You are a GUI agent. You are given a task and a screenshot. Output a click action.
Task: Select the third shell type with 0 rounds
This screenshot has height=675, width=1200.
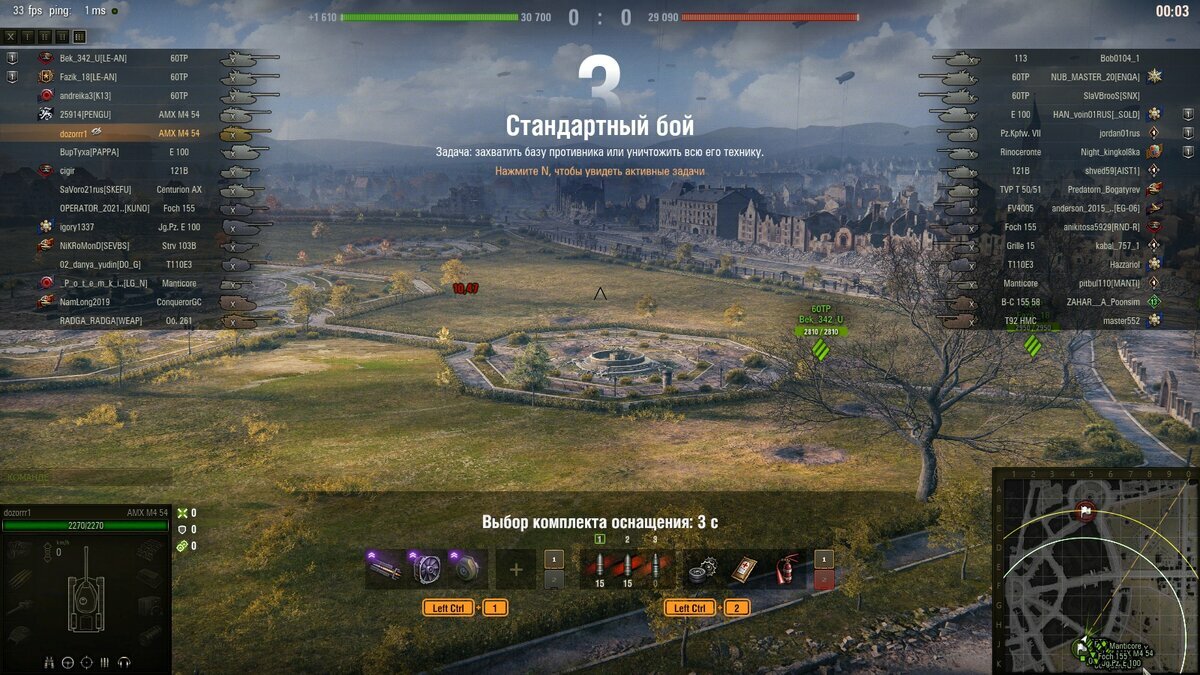(655, 570)
